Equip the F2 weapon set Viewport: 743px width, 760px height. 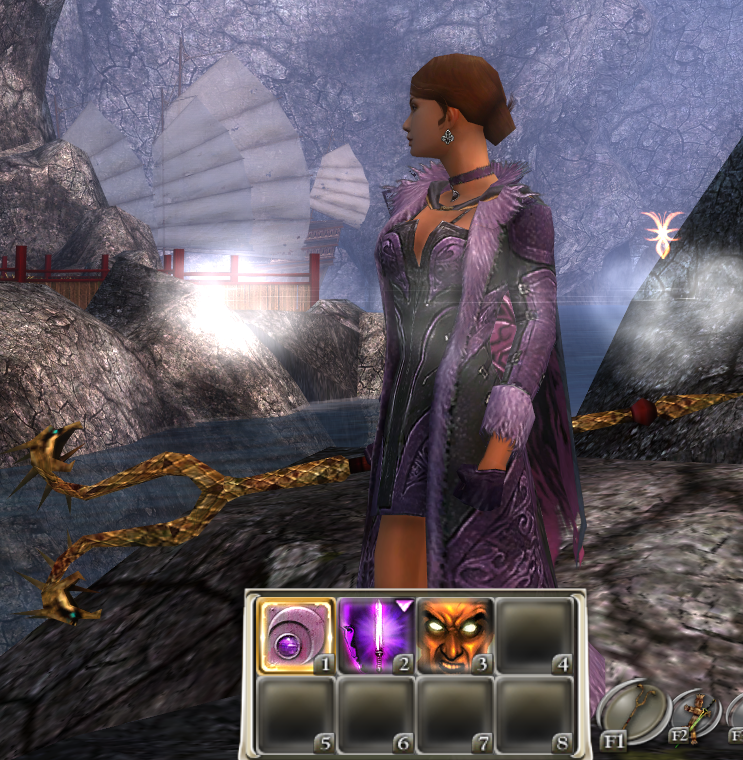coord(695,715)
